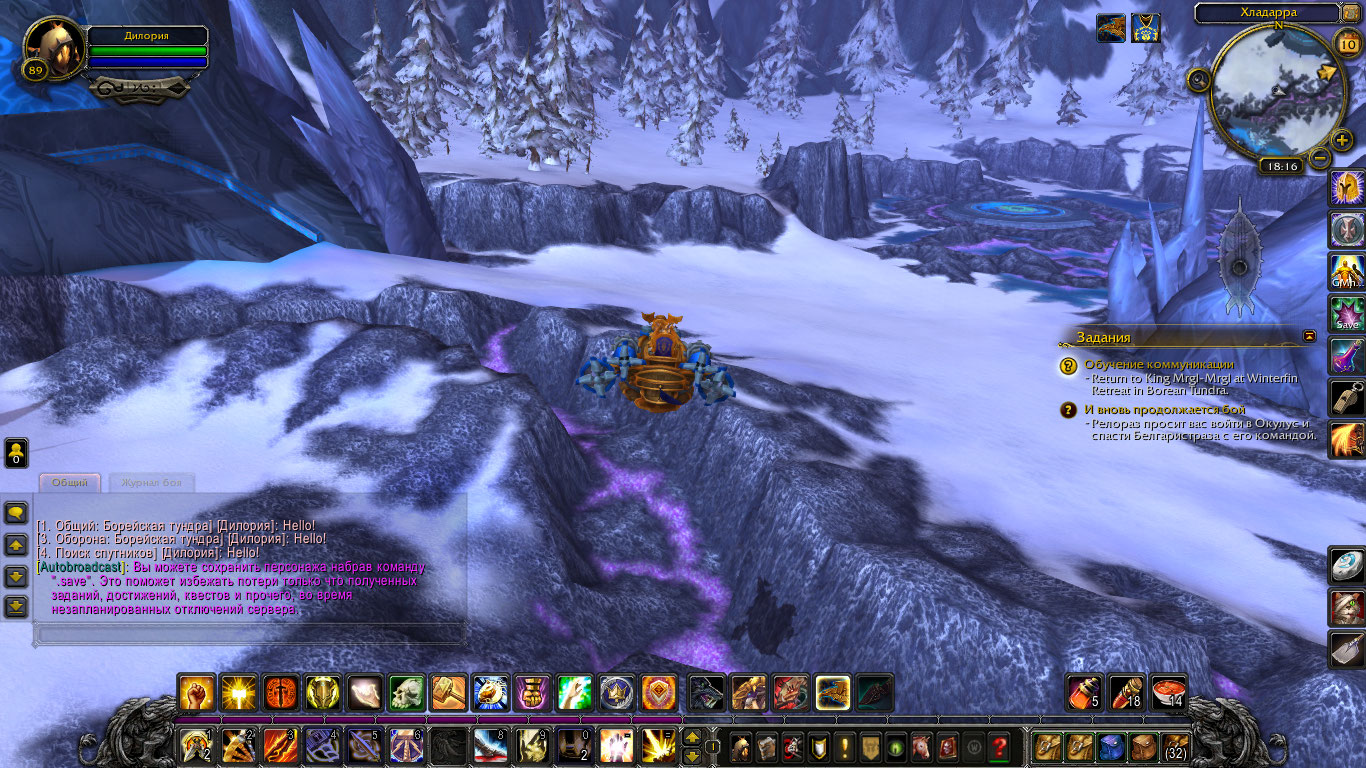Open the Журнал боя combat log tab

tap(151, 483)
